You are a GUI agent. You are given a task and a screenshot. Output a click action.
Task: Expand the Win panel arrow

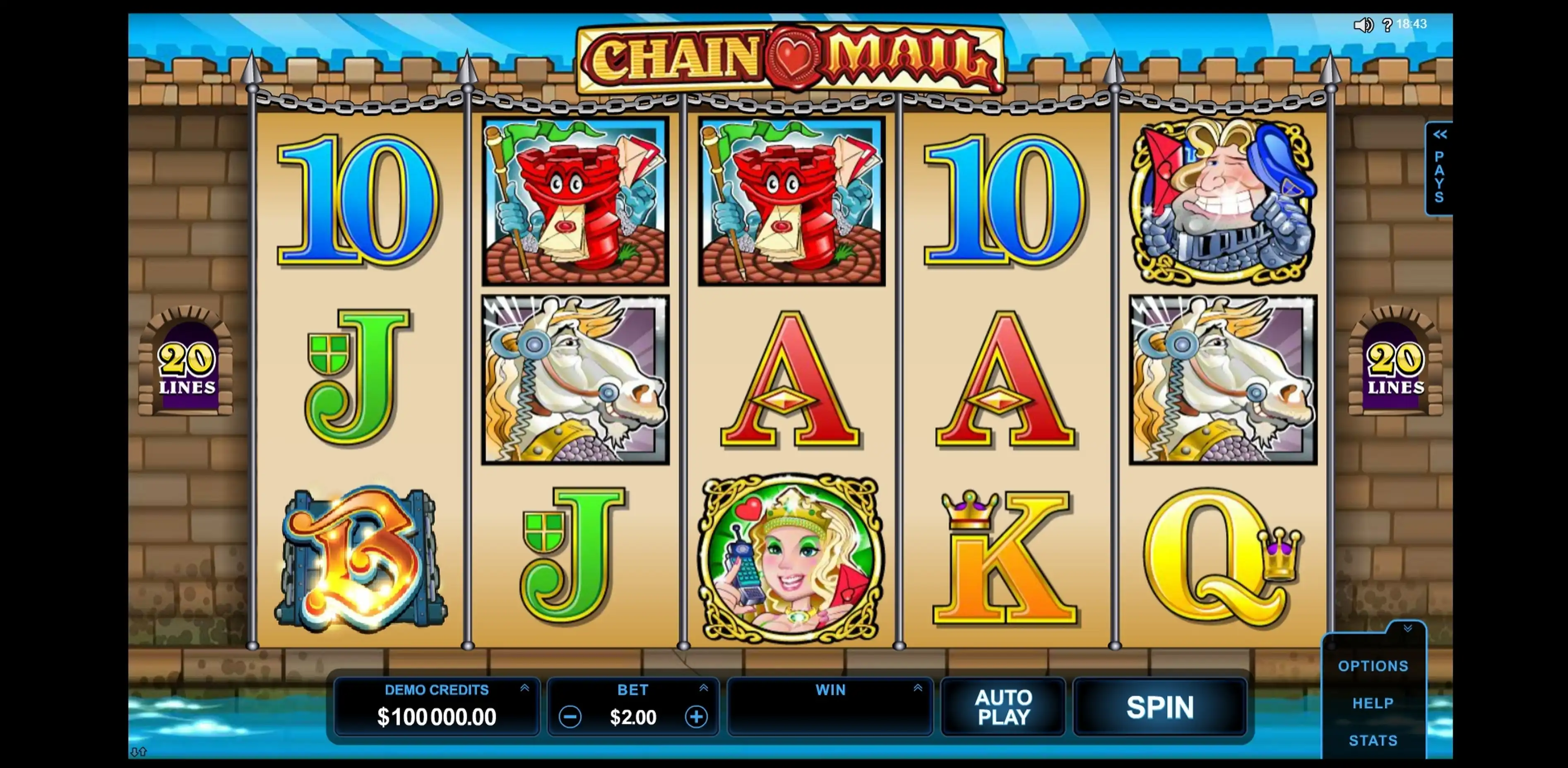pyautogui.click(x=918, y=688)
